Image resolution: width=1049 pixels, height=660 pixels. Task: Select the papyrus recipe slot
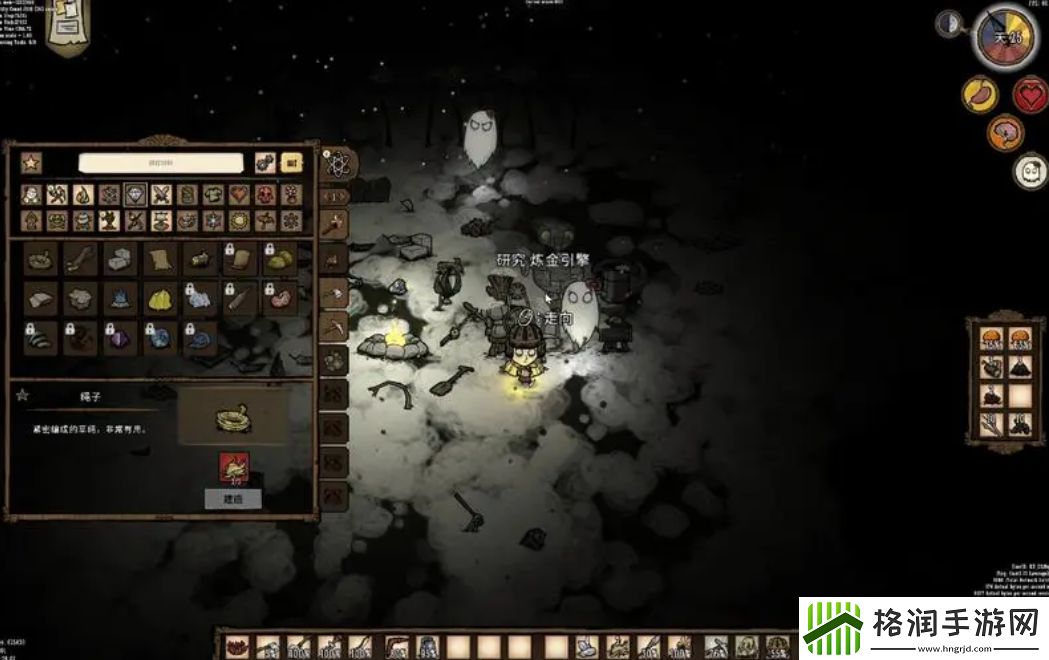[x=159, y=258]
